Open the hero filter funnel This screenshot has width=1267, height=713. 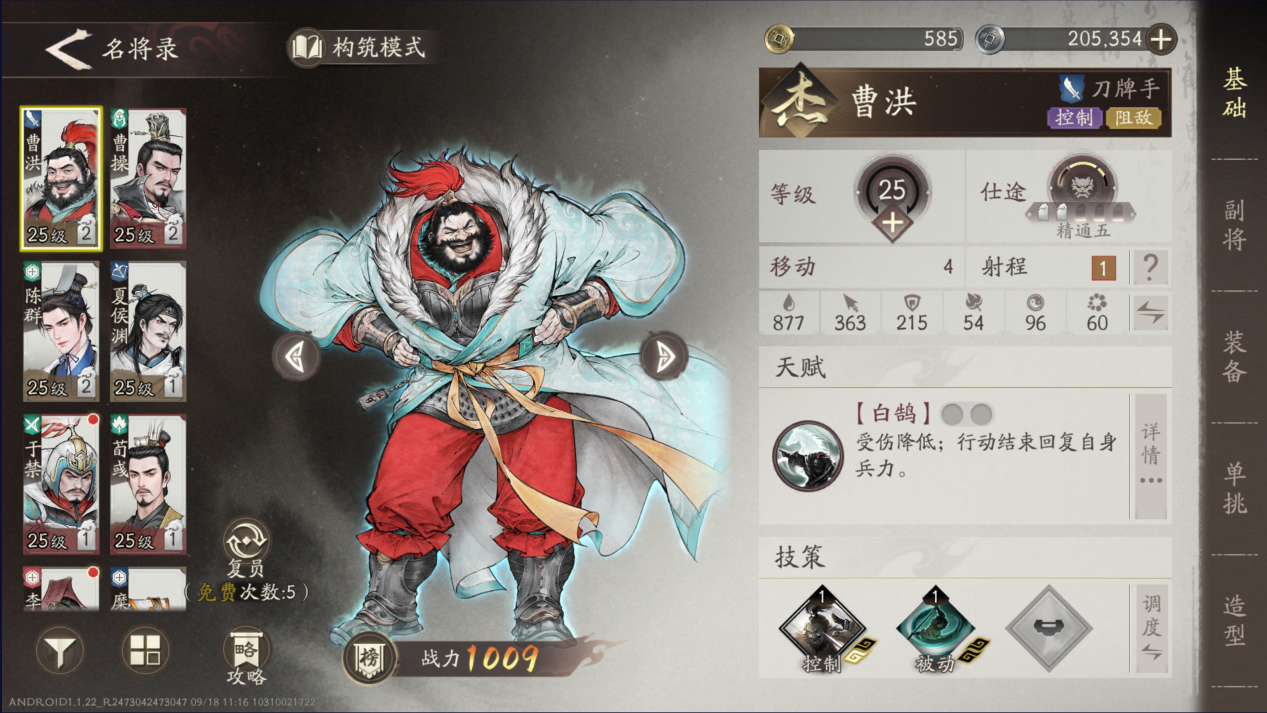60,652
